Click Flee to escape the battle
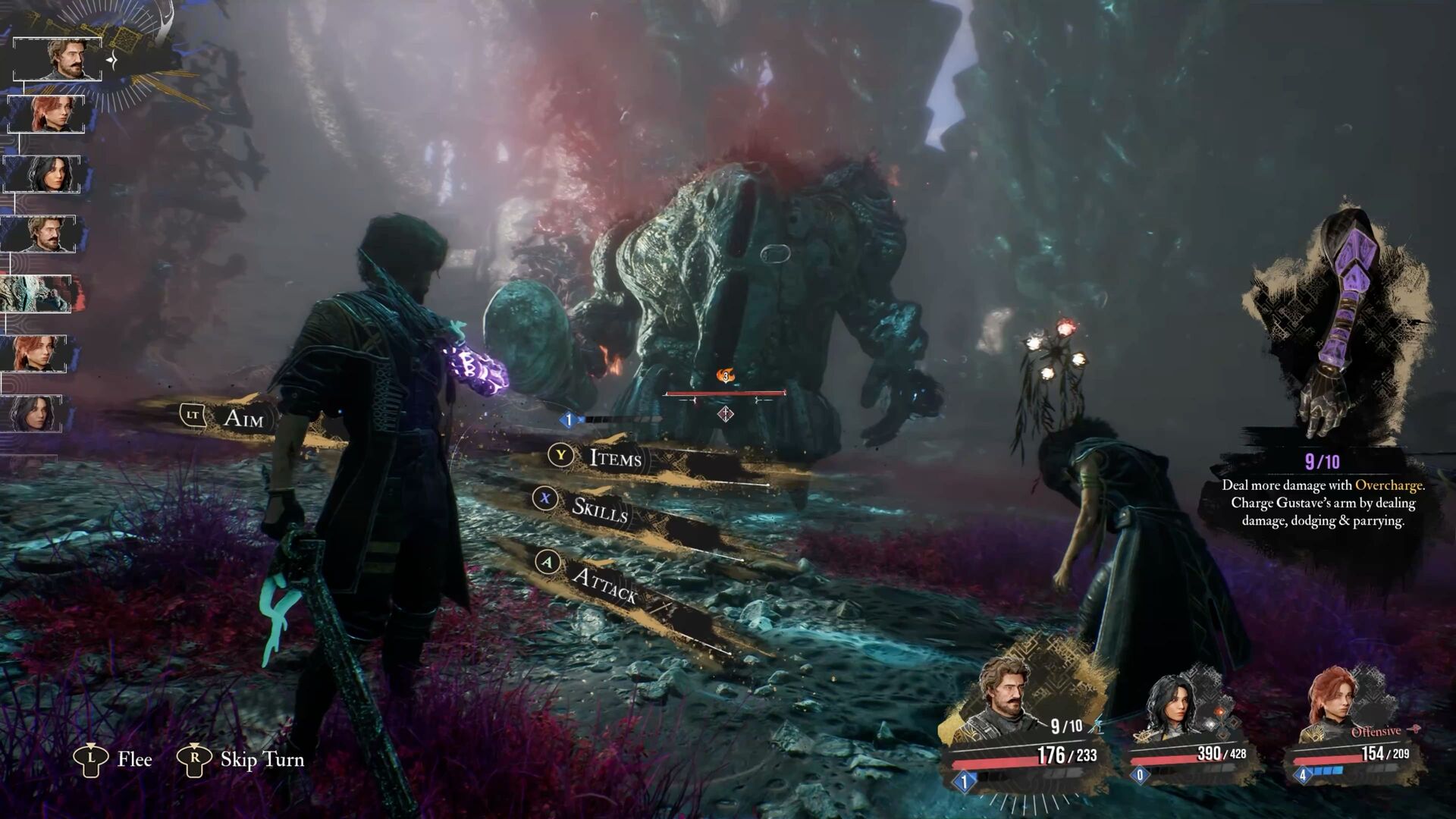 (x=134, y=759)
